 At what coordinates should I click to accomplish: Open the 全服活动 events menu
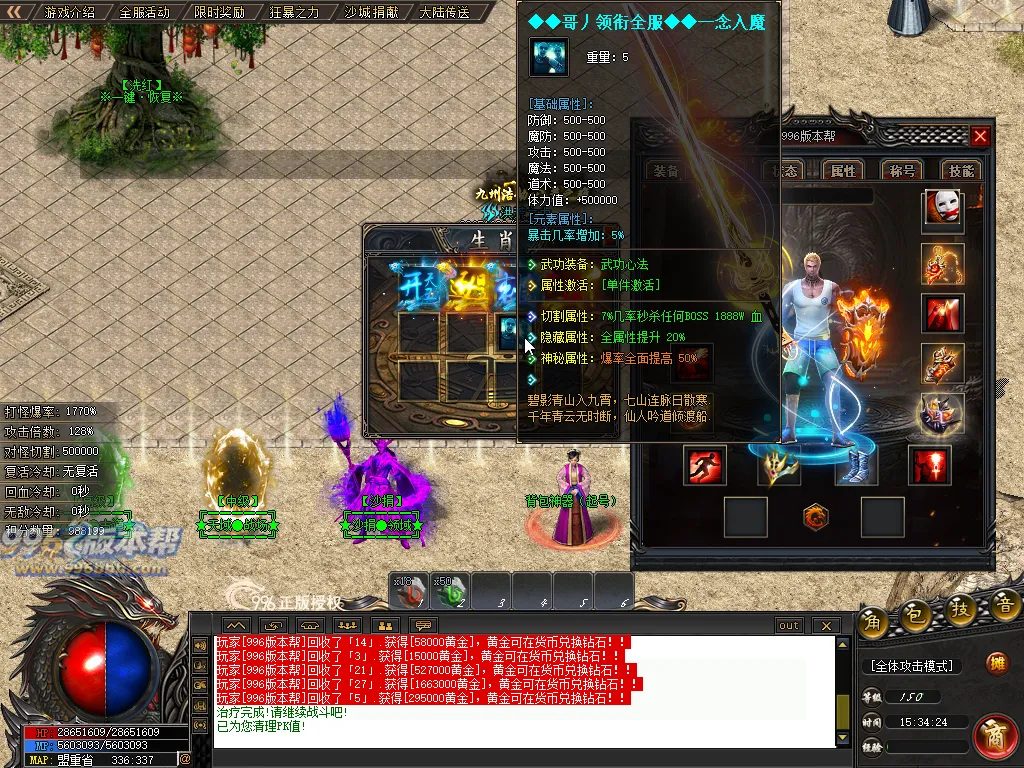tap(144, 13)
